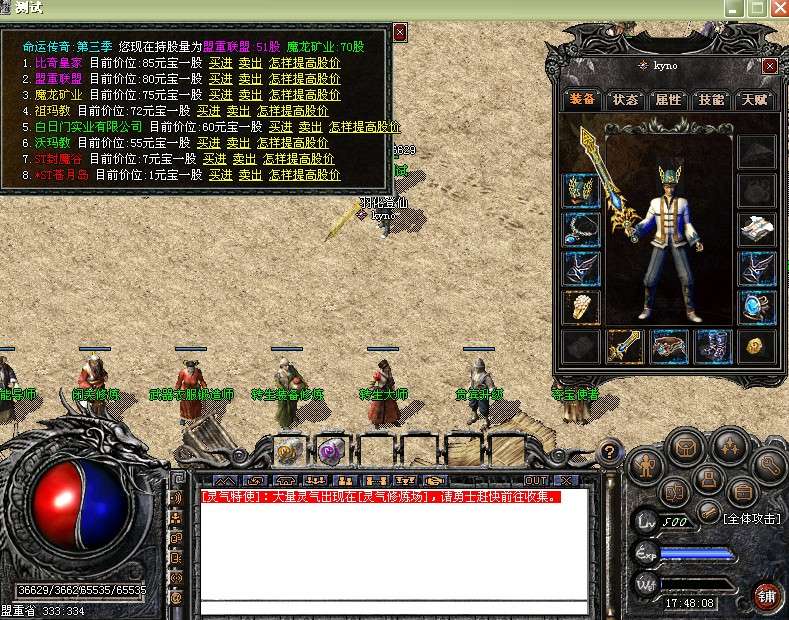Screen dimensions: 789x620
Task: Select the equipped necklace slot
Action: (x=581, y=229)
